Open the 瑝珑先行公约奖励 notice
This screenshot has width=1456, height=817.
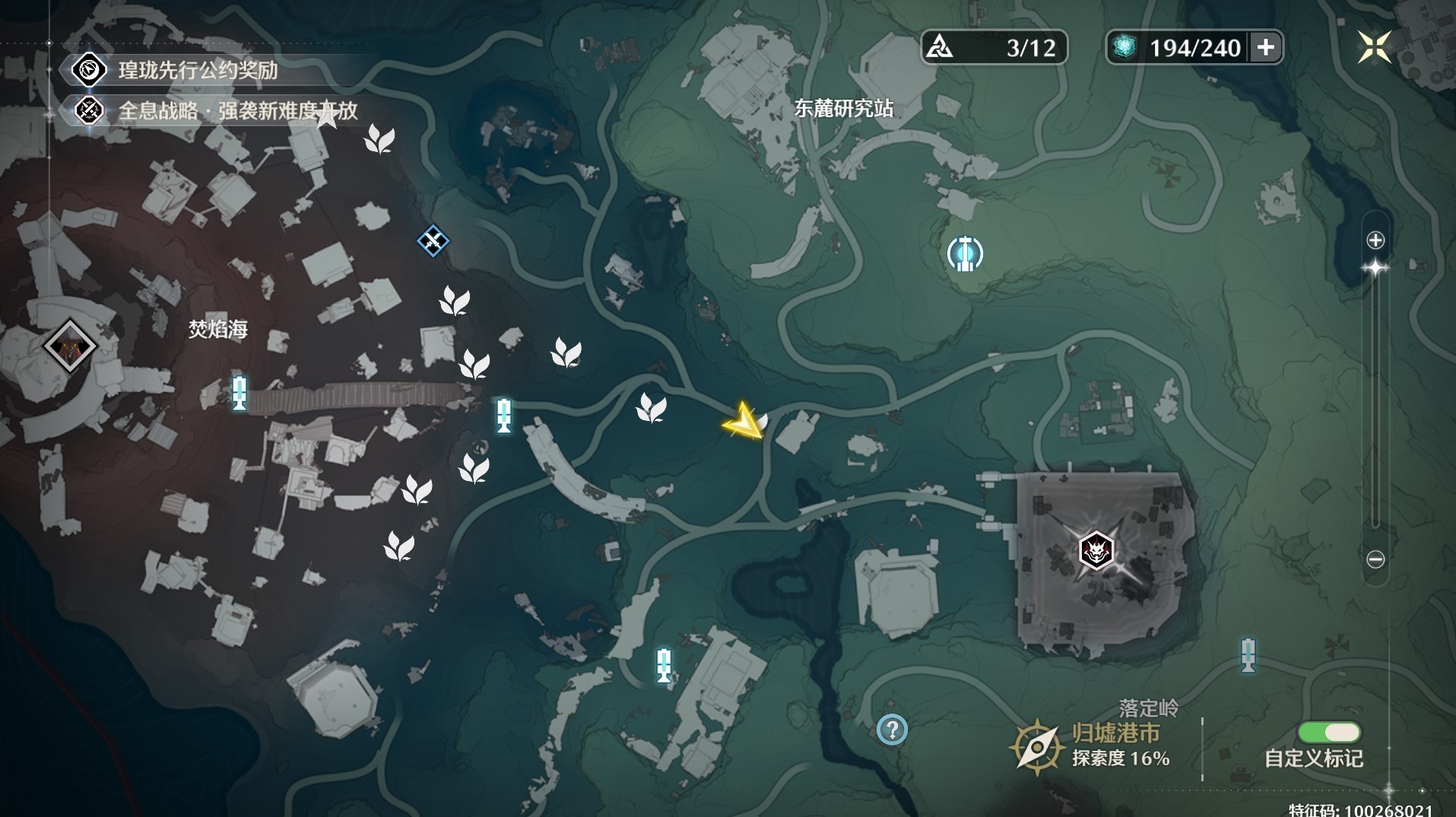click(198, 70)
